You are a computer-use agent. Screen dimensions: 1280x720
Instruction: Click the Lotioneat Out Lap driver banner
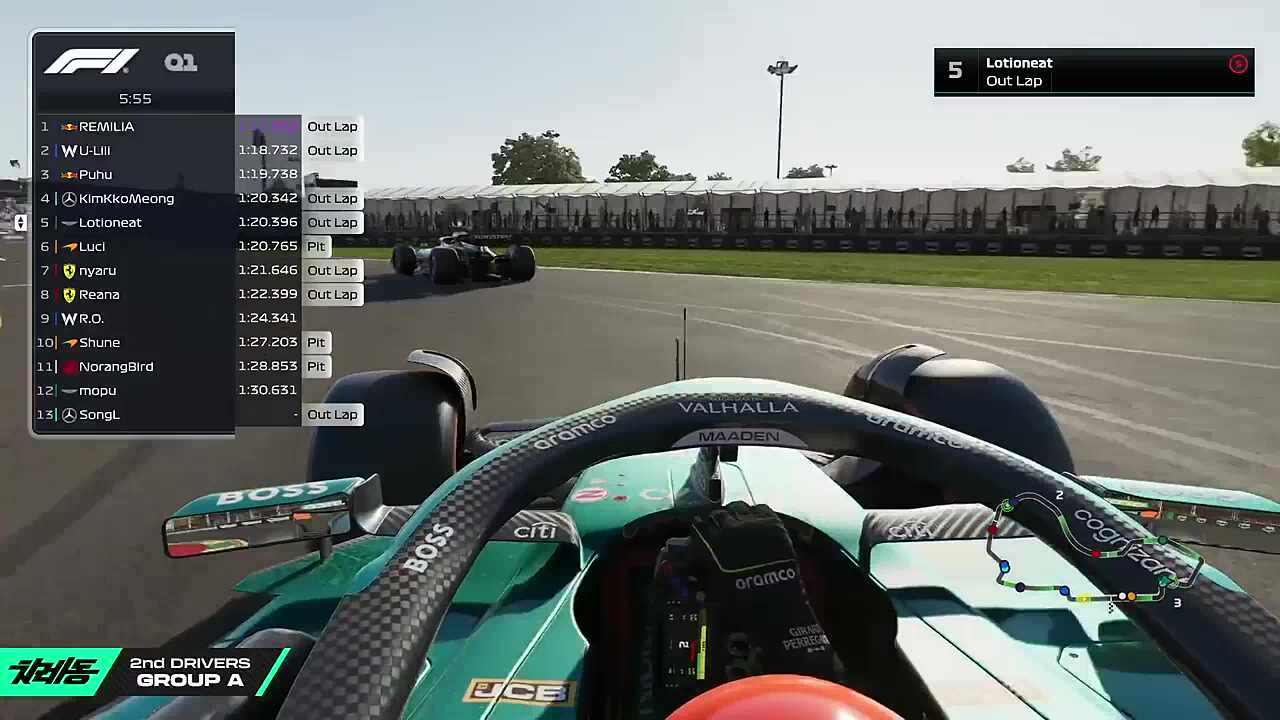coord(1093,72)
